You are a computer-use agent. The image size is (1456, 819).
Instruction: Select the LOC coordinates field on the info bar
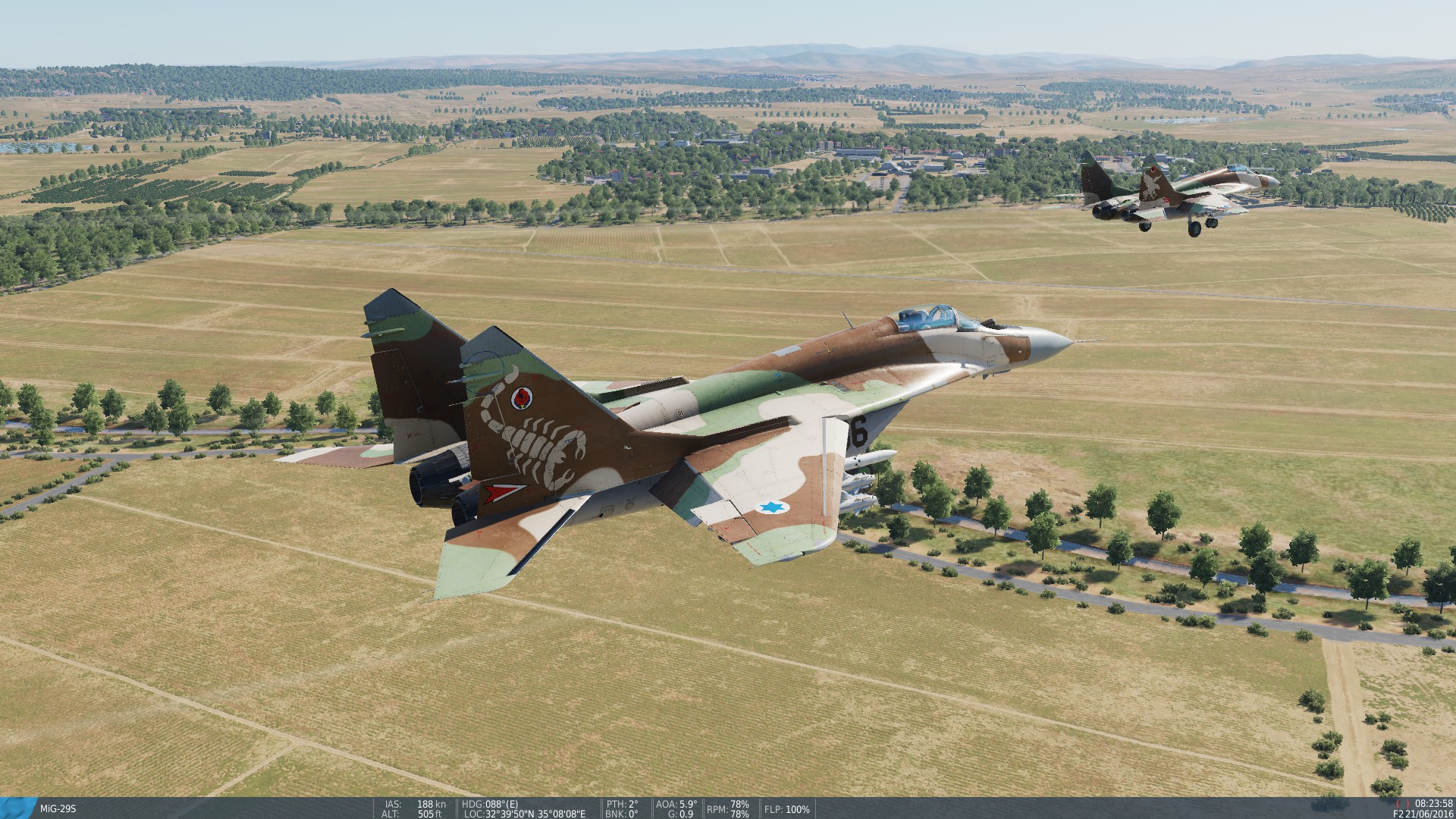(x=523, y=815)
